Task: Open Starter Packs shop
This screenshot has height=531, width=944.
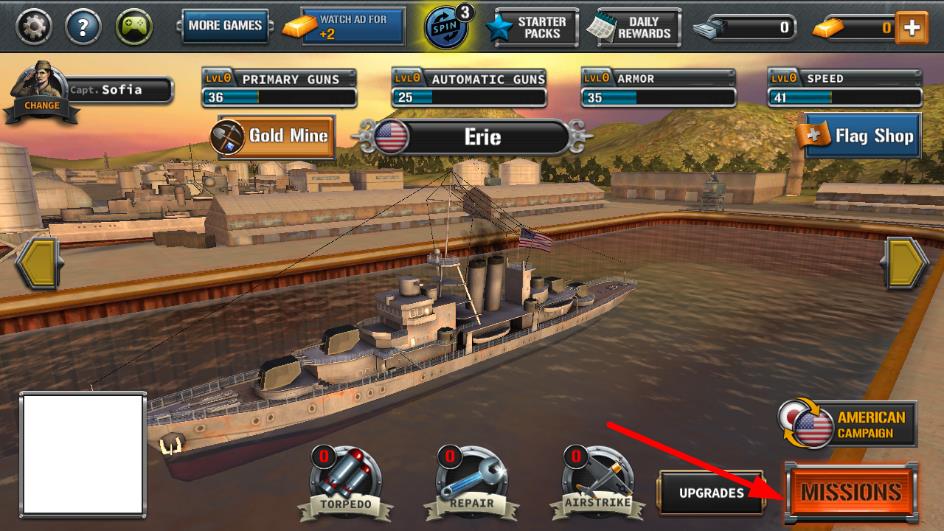Action: click(528, 27)
